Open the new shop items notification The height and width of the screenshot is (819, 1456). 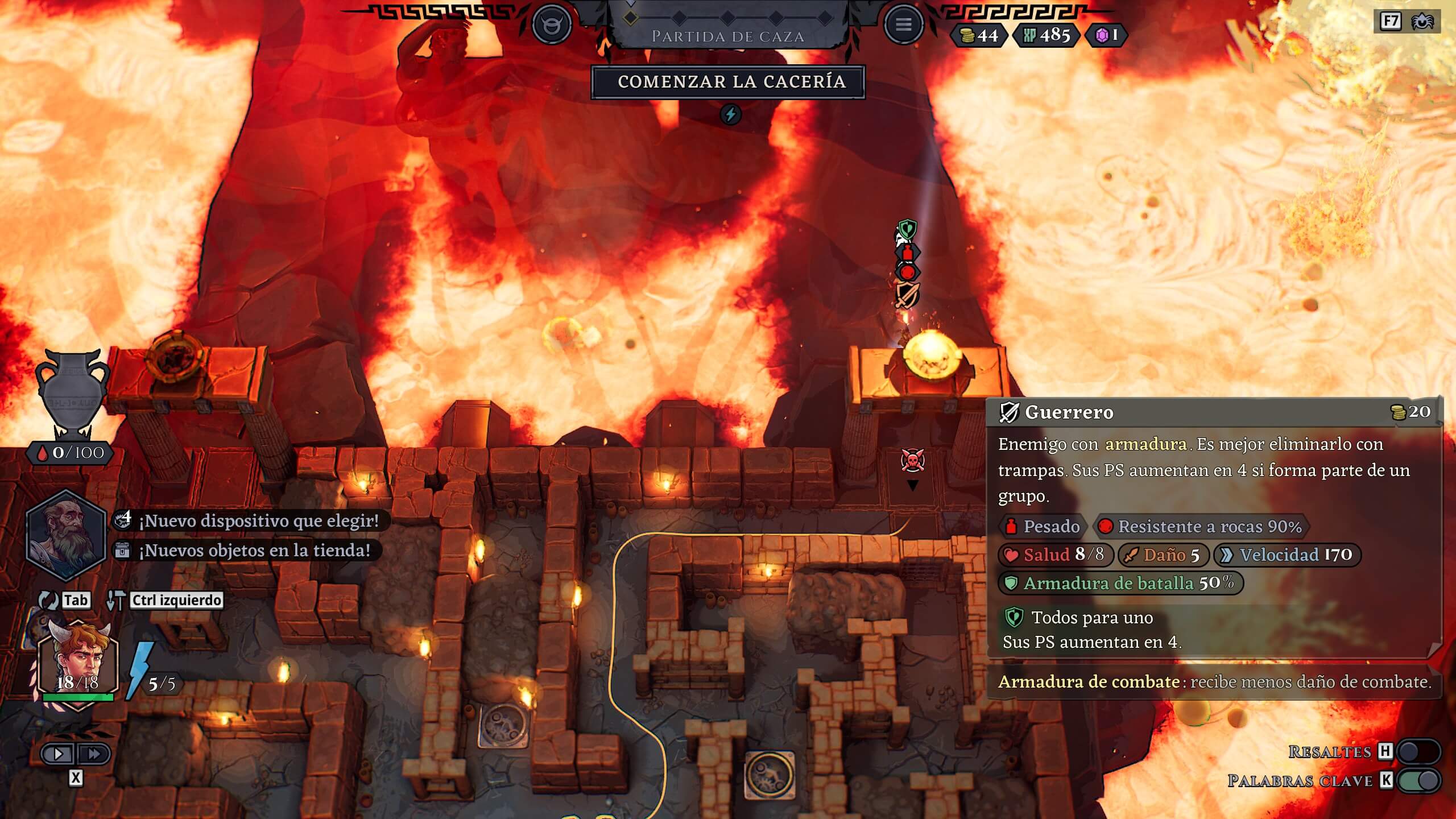coord(246,550)
